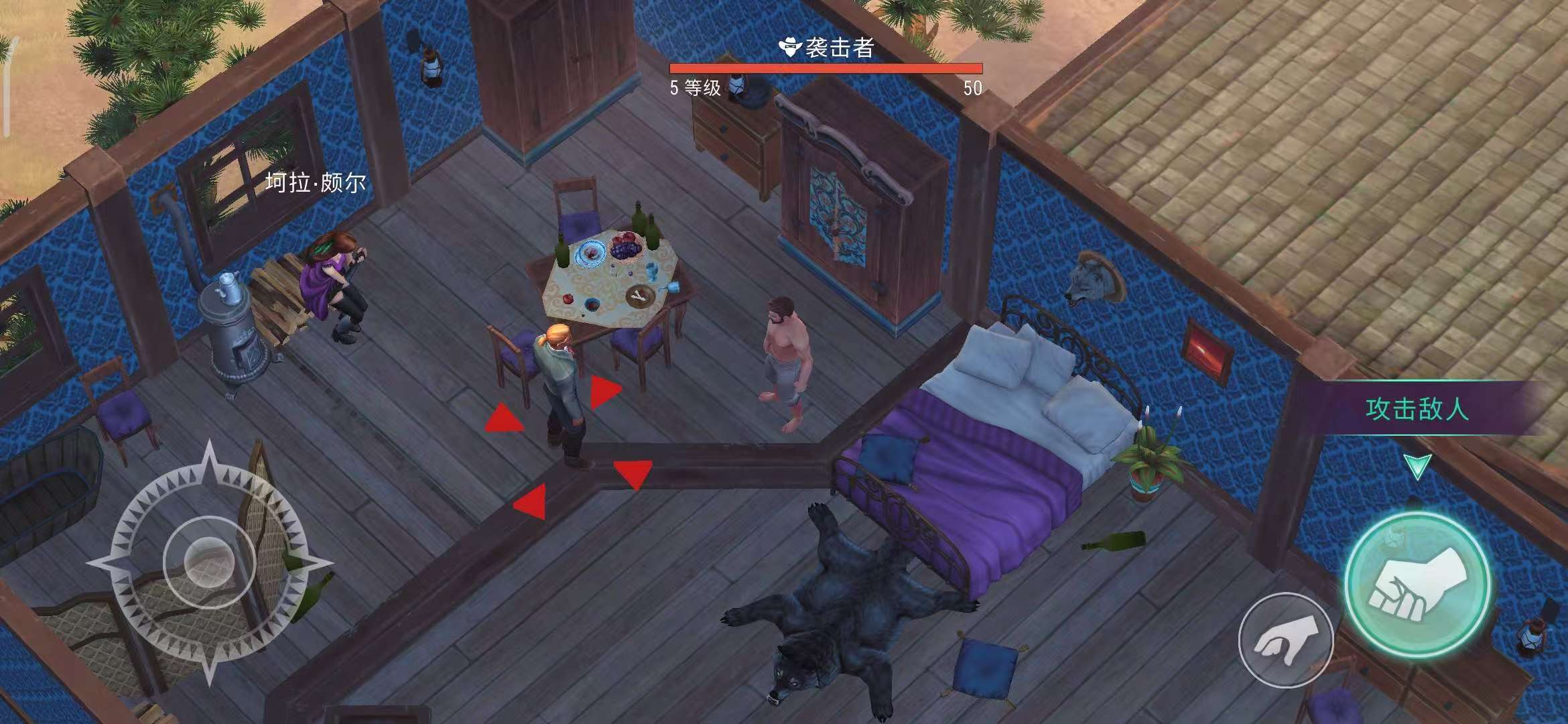The height and width of the screenshot is (724, 1568).
Task: Tap the fist attack button
Action: [1416, 584]
